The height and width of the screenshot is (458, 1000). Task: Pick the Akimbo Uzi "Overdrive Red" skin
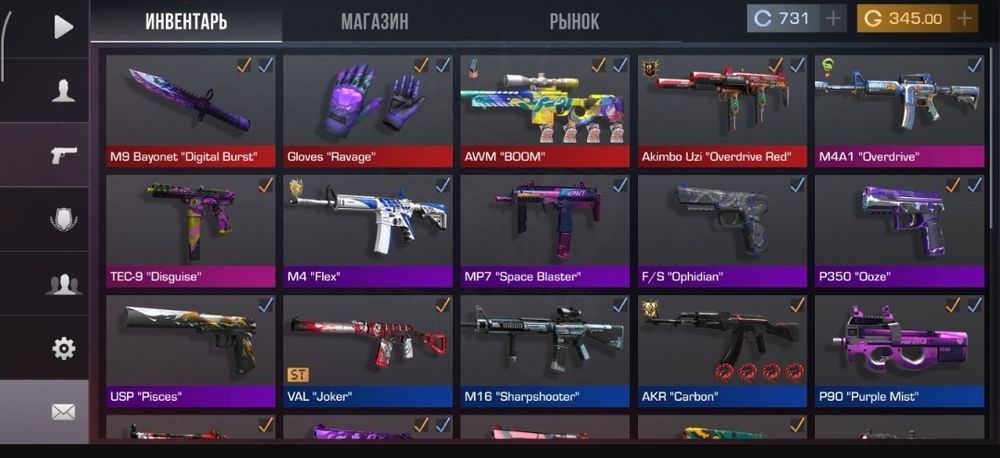coord(721,110)
